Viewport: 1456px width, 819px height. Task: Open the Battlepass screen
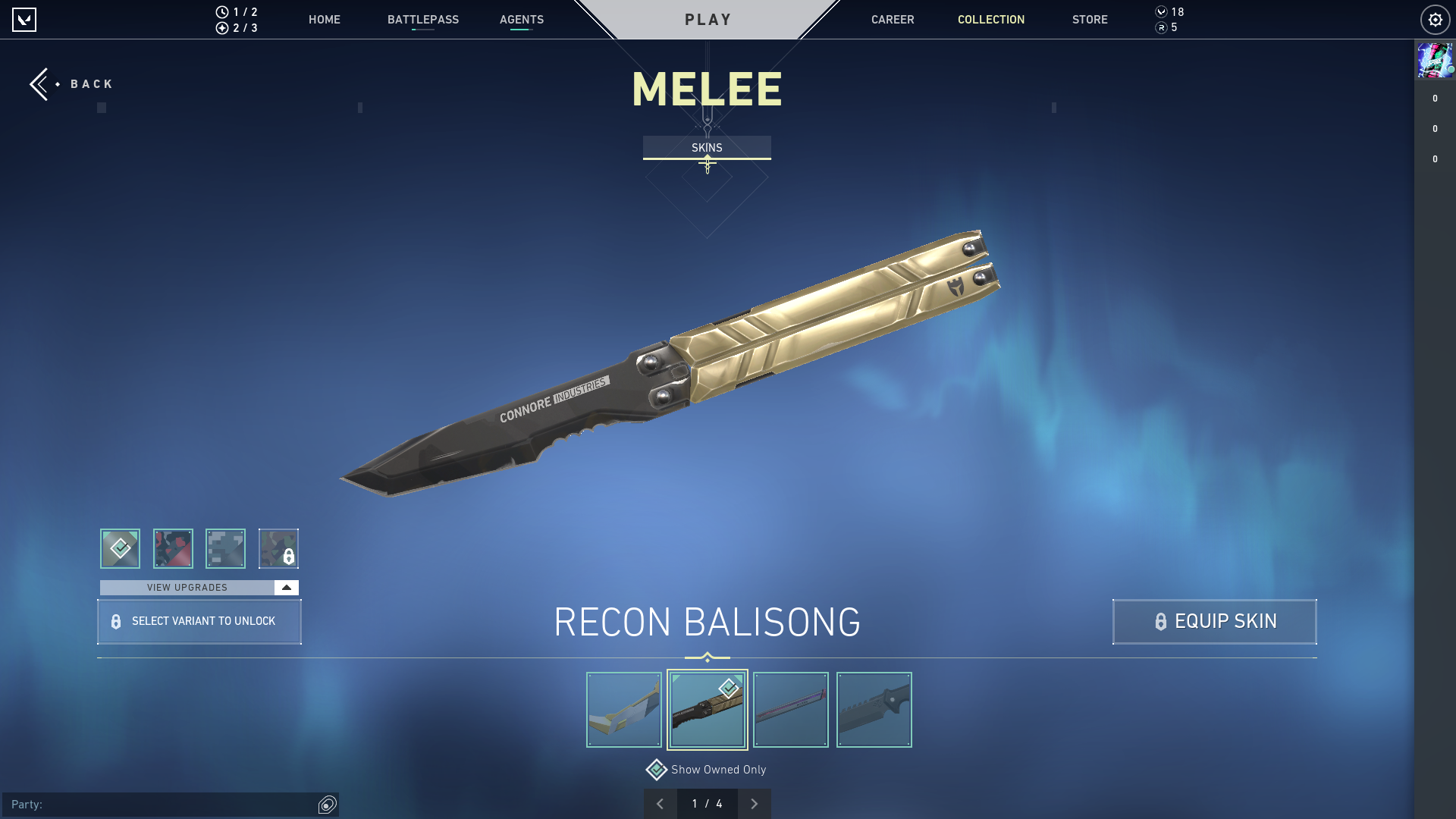coord(423,20)
